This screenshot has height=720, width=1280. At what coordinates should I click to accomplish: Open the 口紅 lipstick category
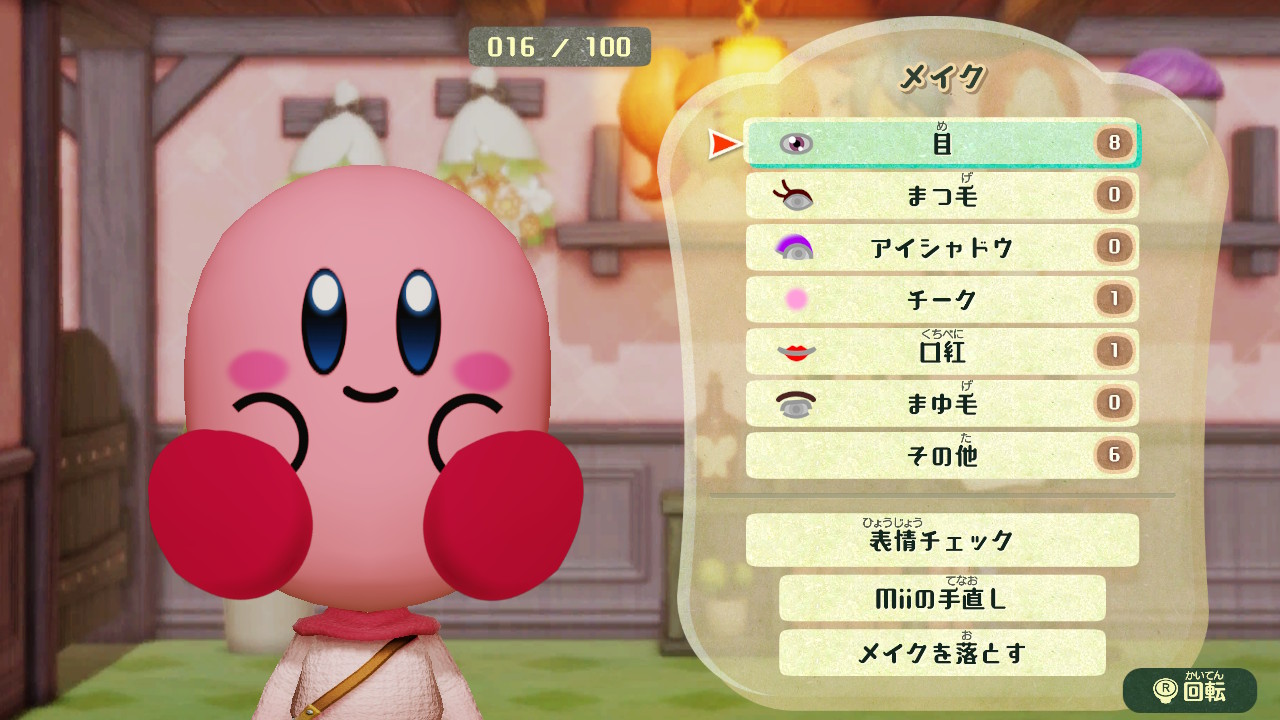click(x=940, y=352)
